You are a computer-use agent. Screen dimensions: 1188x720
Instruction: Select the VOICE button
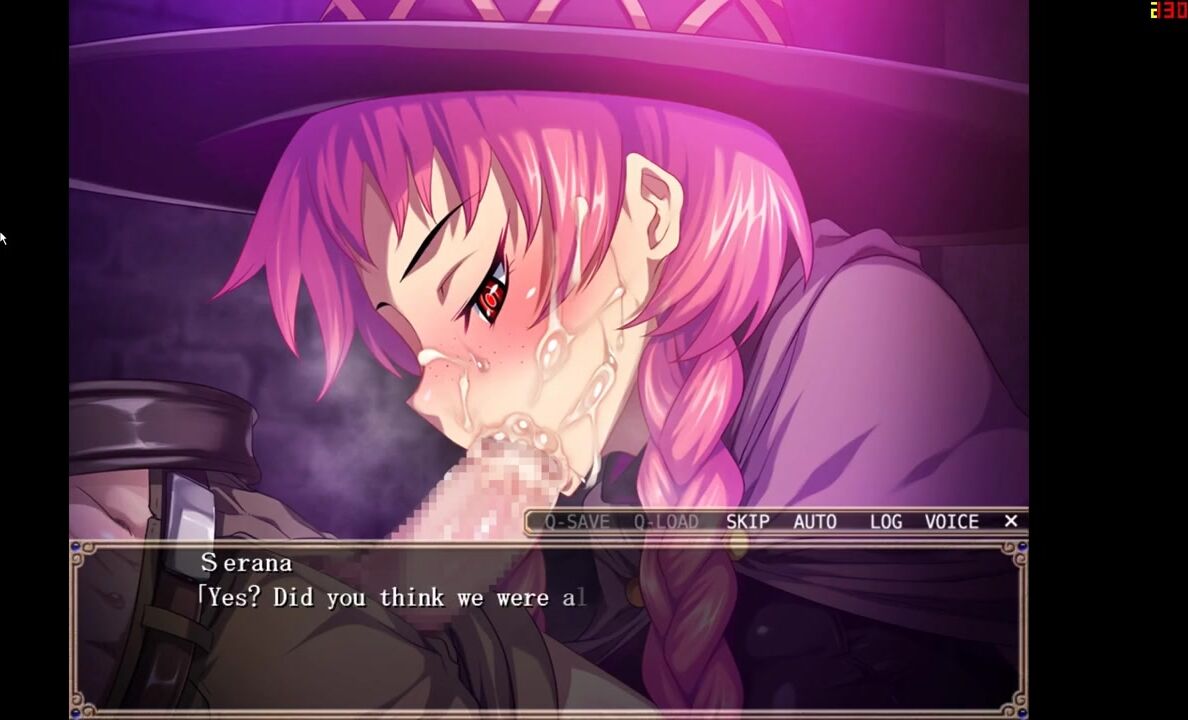point(951,521)
